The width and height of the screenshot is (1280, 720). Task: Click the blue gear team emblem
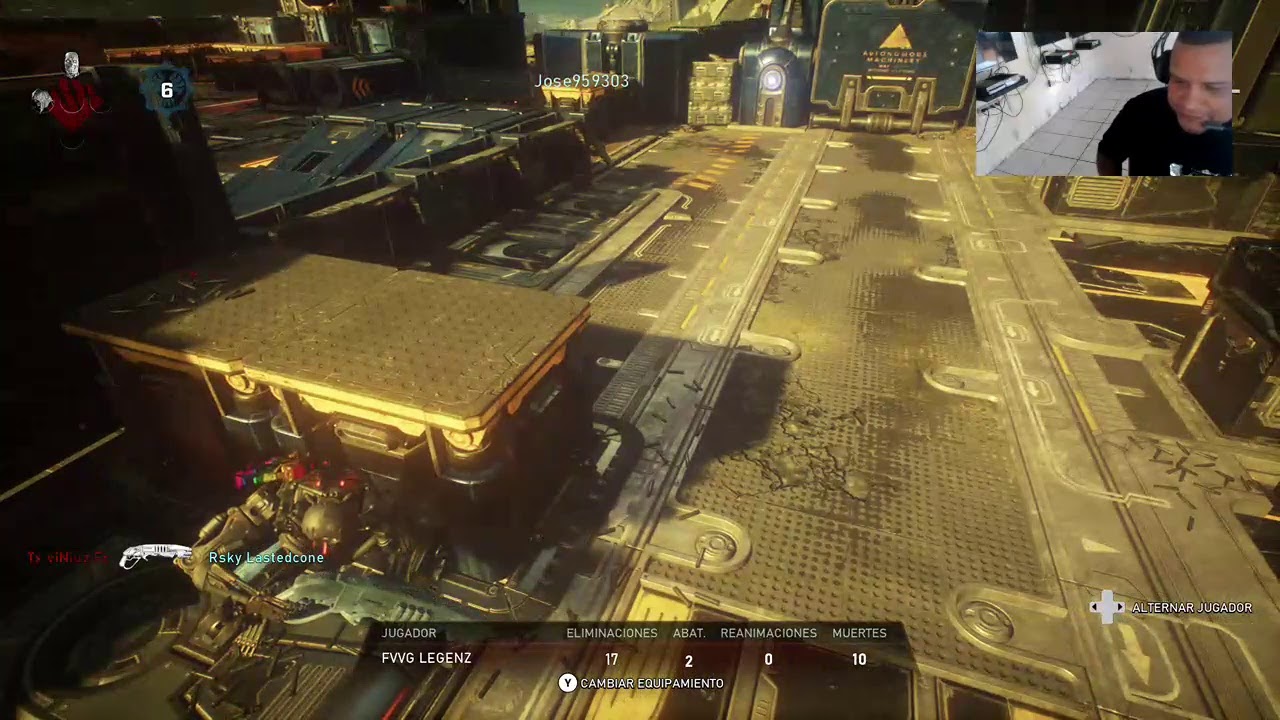point(166,91)
